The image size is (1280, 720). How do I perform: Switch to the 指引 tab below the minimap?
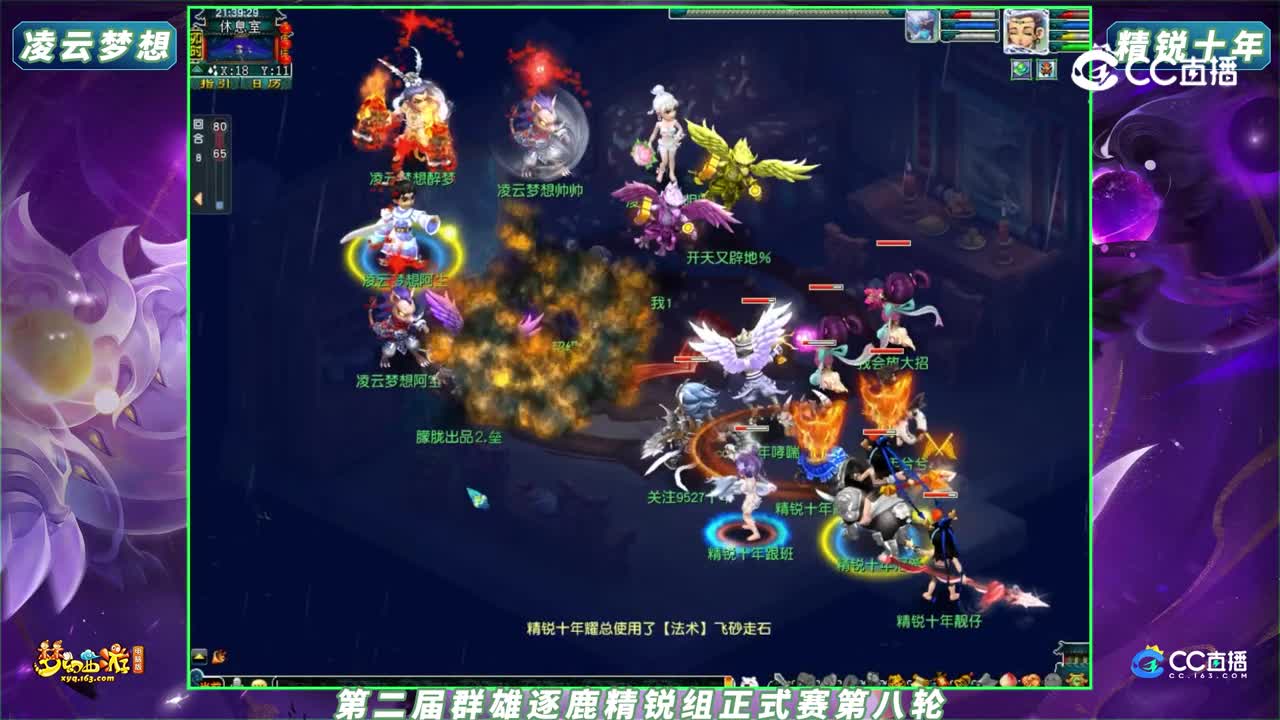click(x=213, y=83)
